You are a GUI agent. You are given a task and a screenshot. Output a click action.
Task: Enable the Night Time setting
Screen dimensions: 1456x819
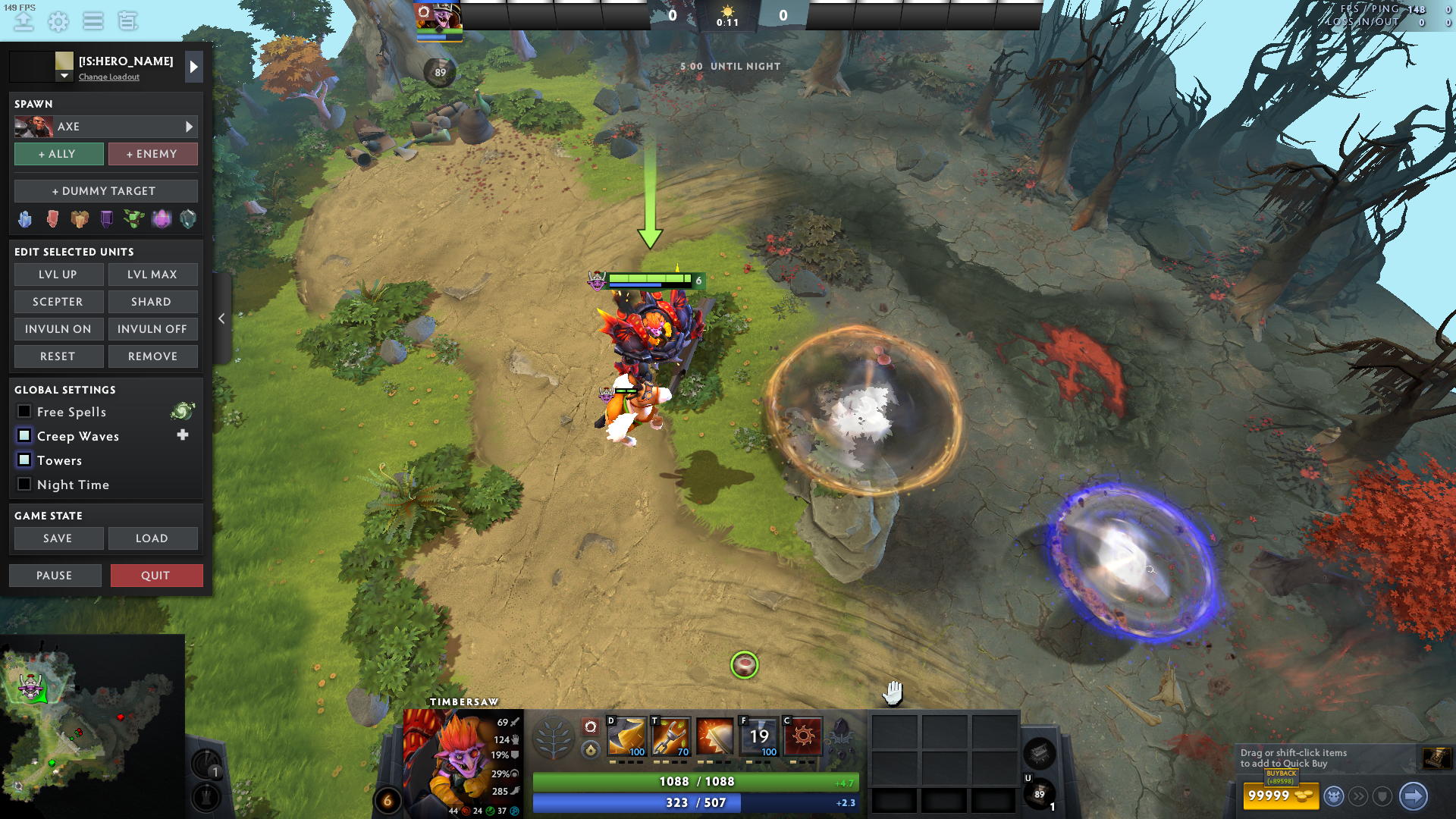click(24, 485)
